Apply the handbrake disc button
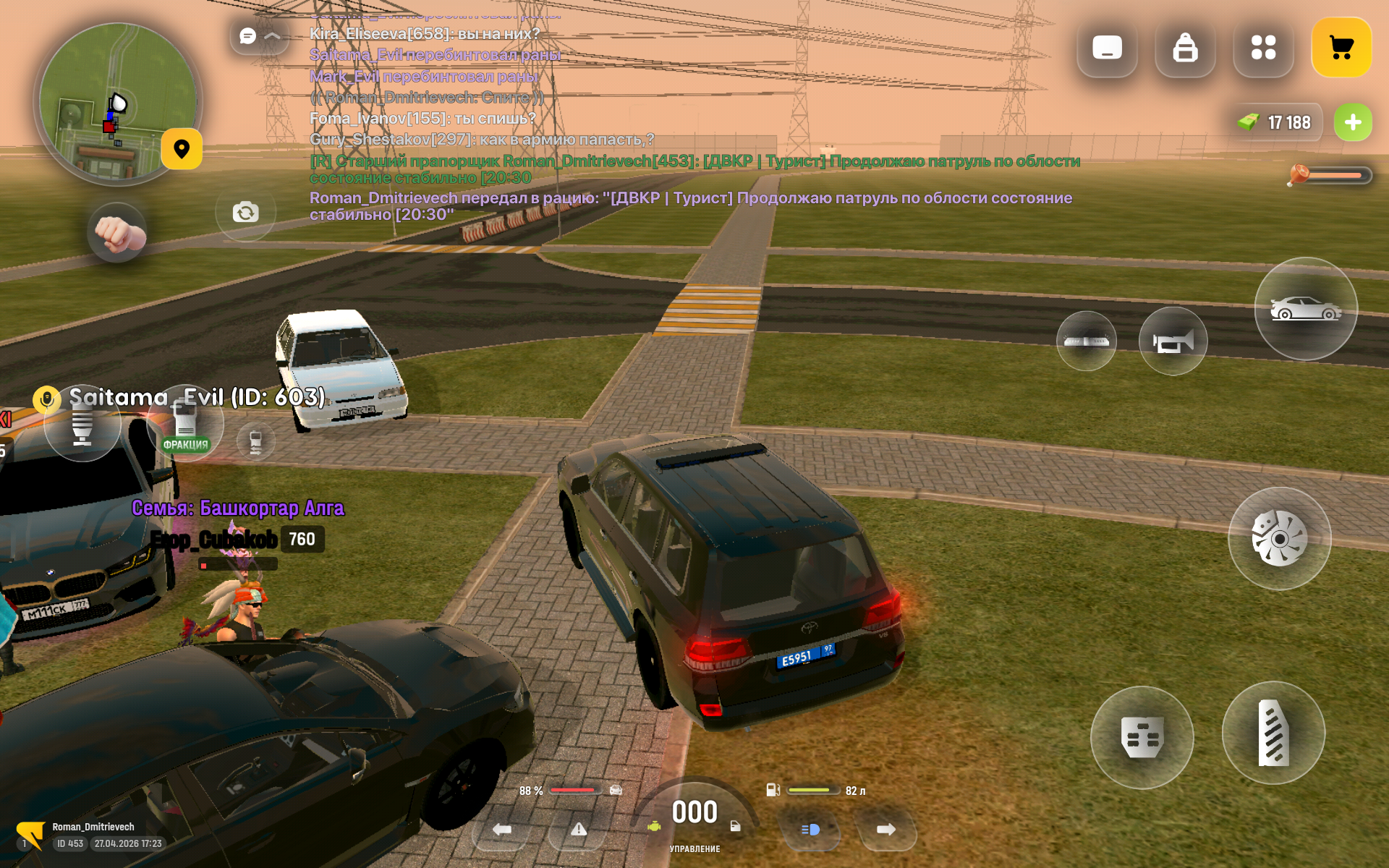Image resolution: width=1389 pixels, height=868 pixels. point(1279,539)
